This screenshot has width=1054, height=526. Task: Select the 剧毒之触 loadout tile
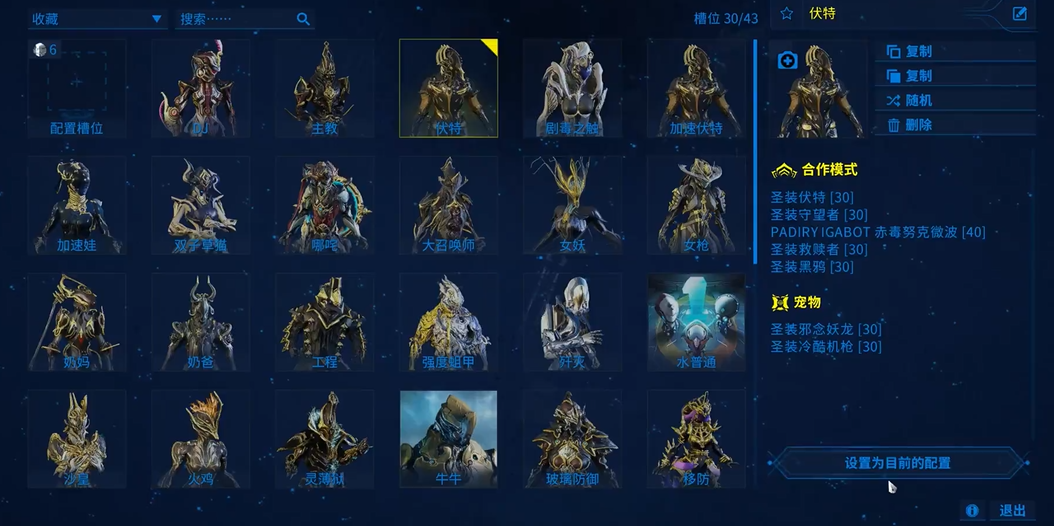[572, 88]
